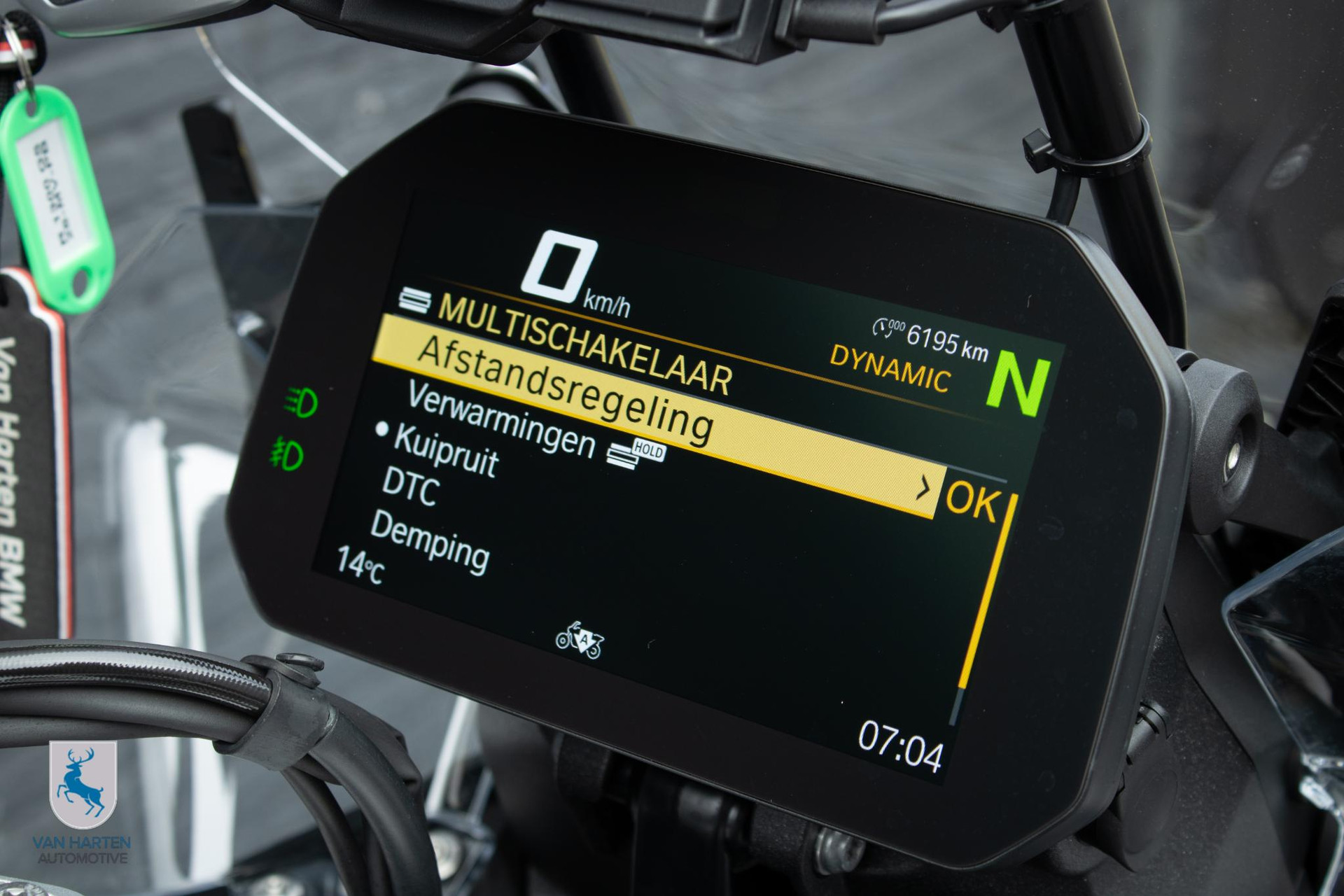Viewport: 1344px width, 896px height.
Task: Click the MULTISCHAKELAAR menu title
Action: [x=584, y=344]
